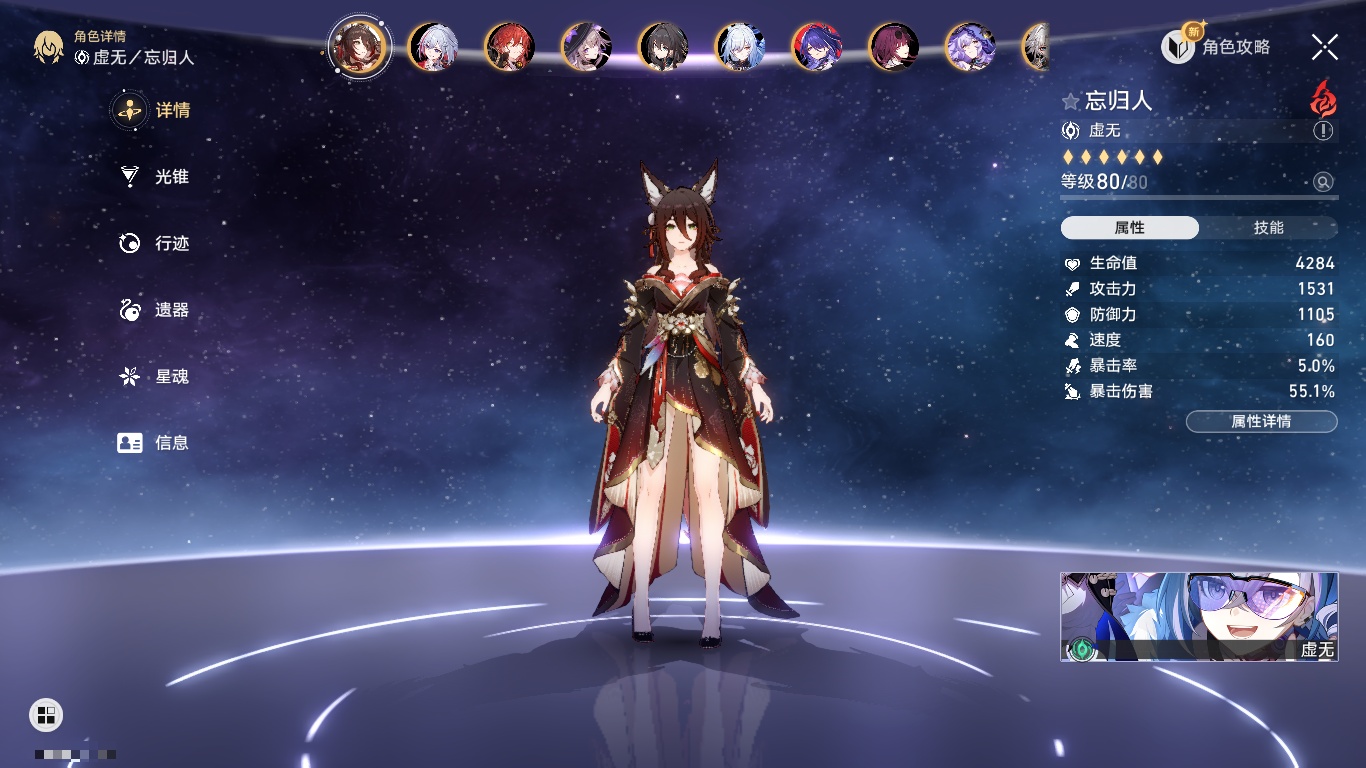This screenshot has height=768, width=1366.
Task: Switch to the 技能 skills tab
Action: pyautogui.click(x=1268, y=228)
